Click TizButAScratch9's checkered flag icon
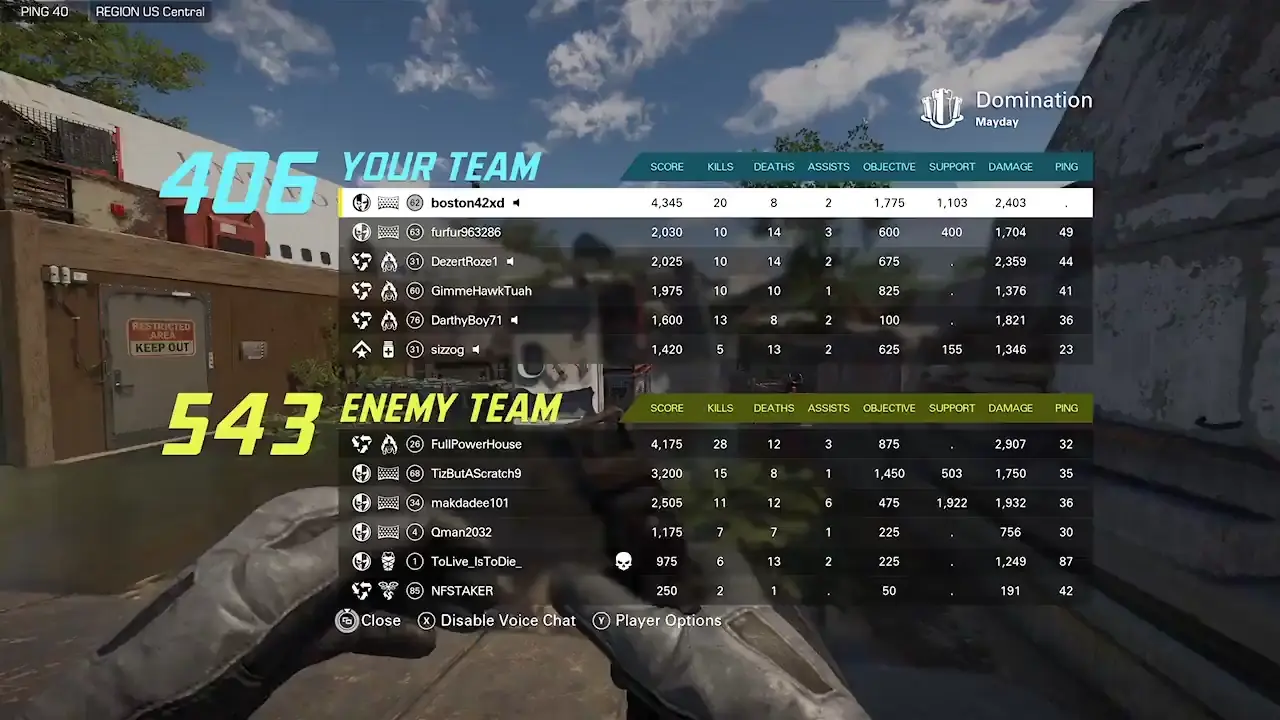This screenshot has width=1280, height=720. [389, 473]
